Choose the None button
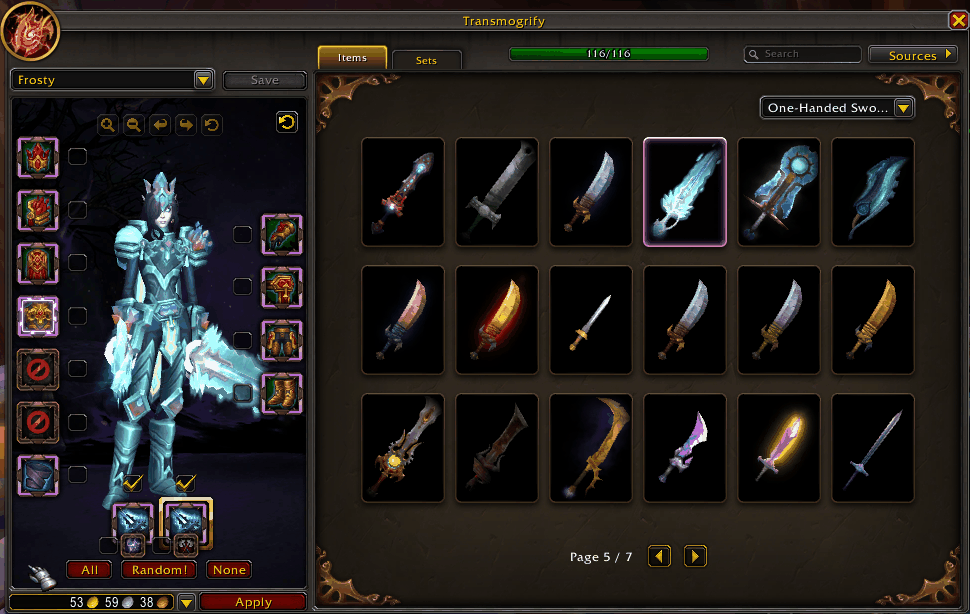This screenshot has width=970, height=614. [x=228, y=570]
